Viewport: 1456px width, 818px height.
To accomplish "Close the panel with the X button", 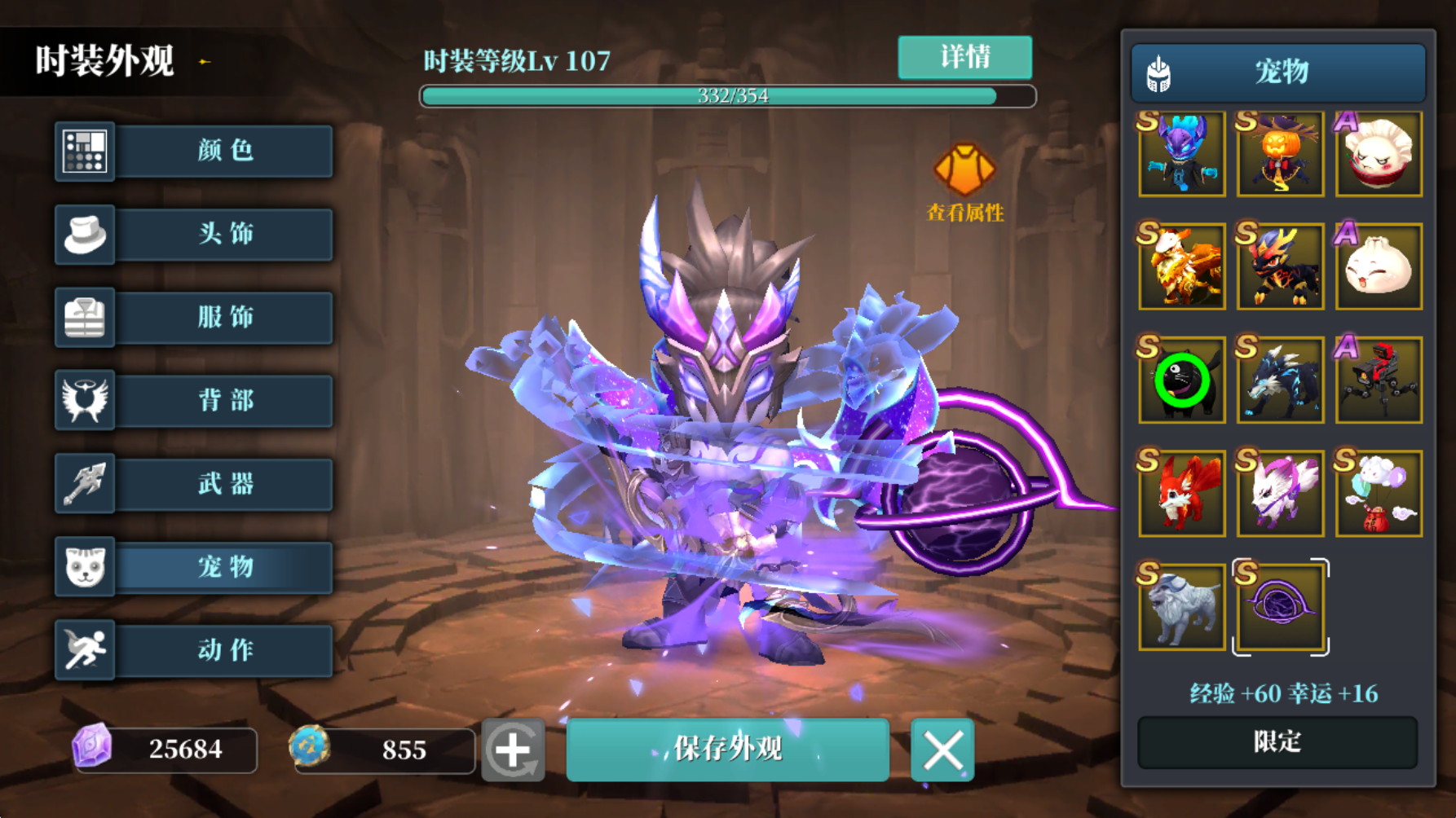I will point(942,750).
